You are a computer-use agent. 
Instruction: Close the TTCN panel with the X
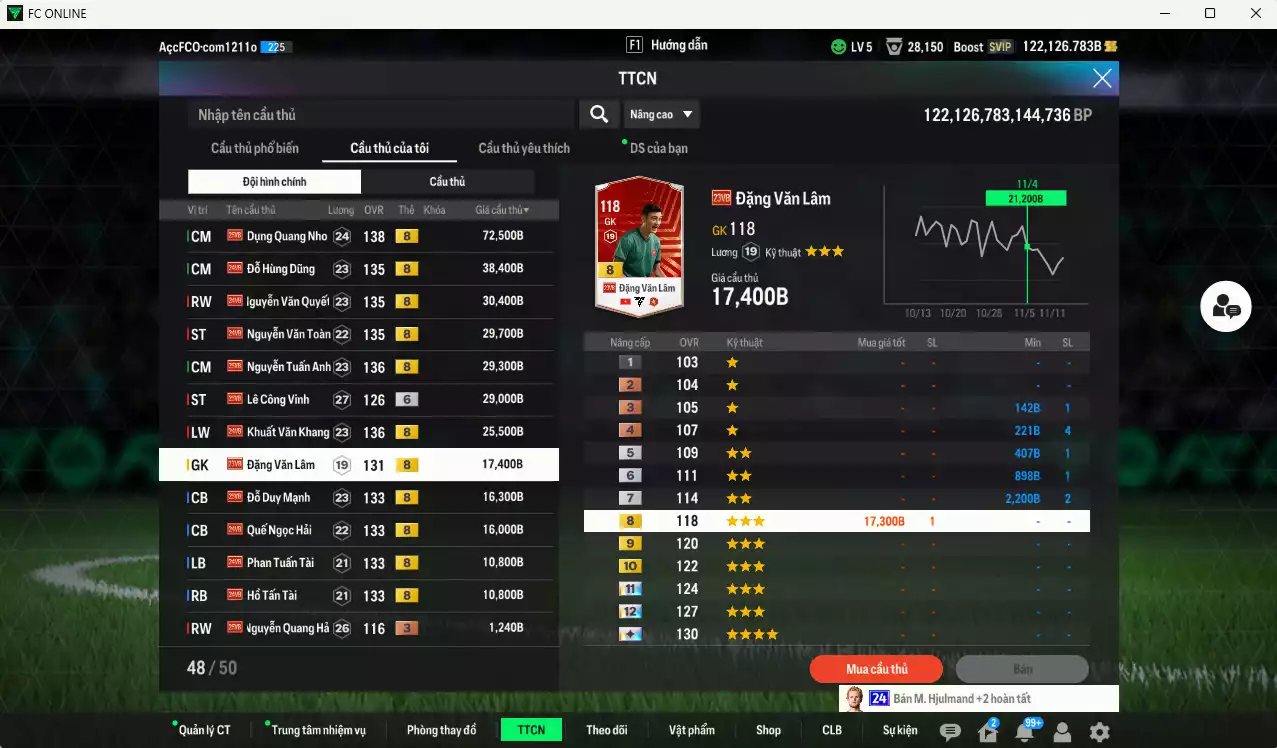click(x=1102, y=78)
